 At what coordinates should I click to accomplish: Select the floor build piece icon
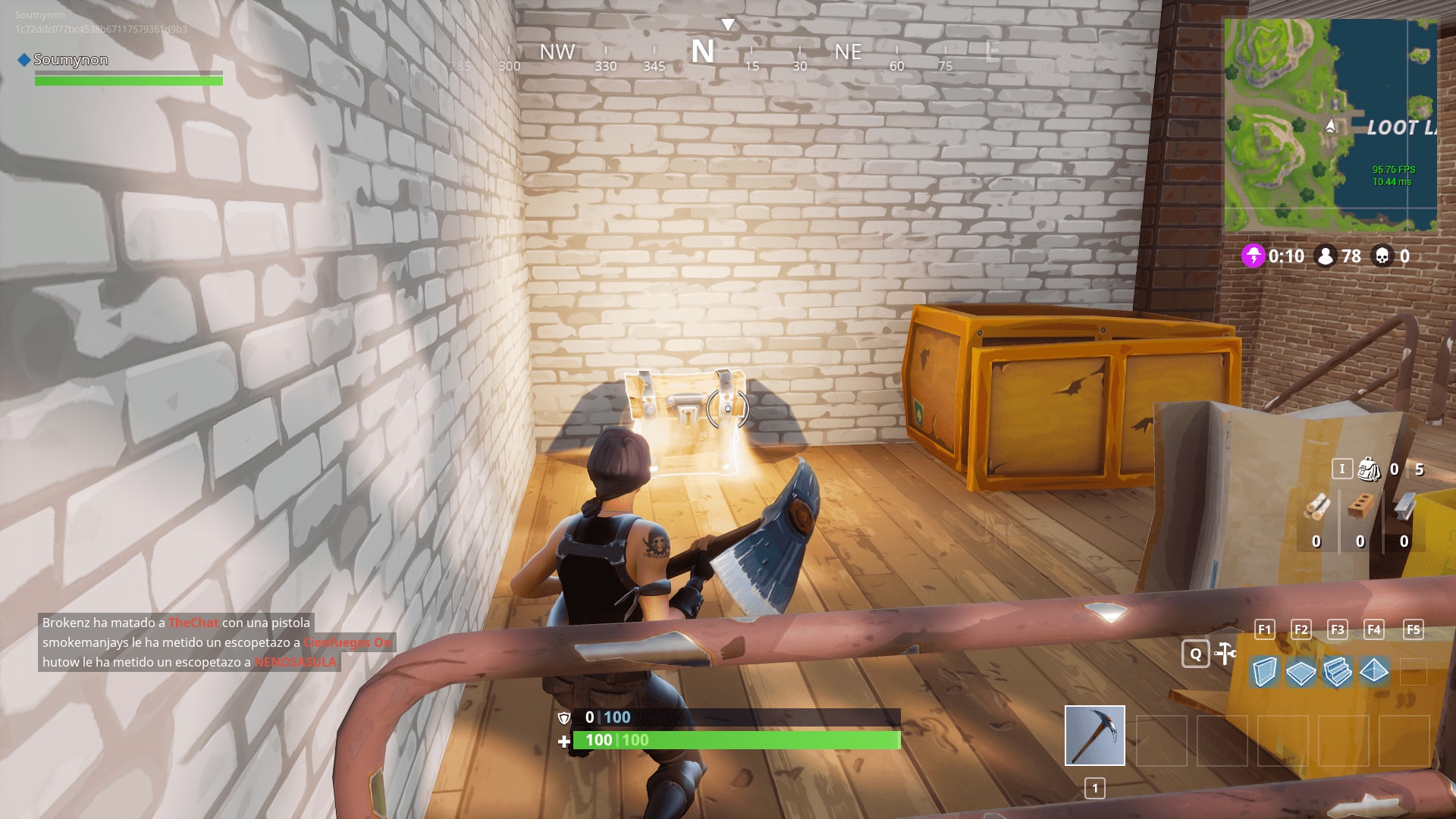click(x=1301, y=672)
